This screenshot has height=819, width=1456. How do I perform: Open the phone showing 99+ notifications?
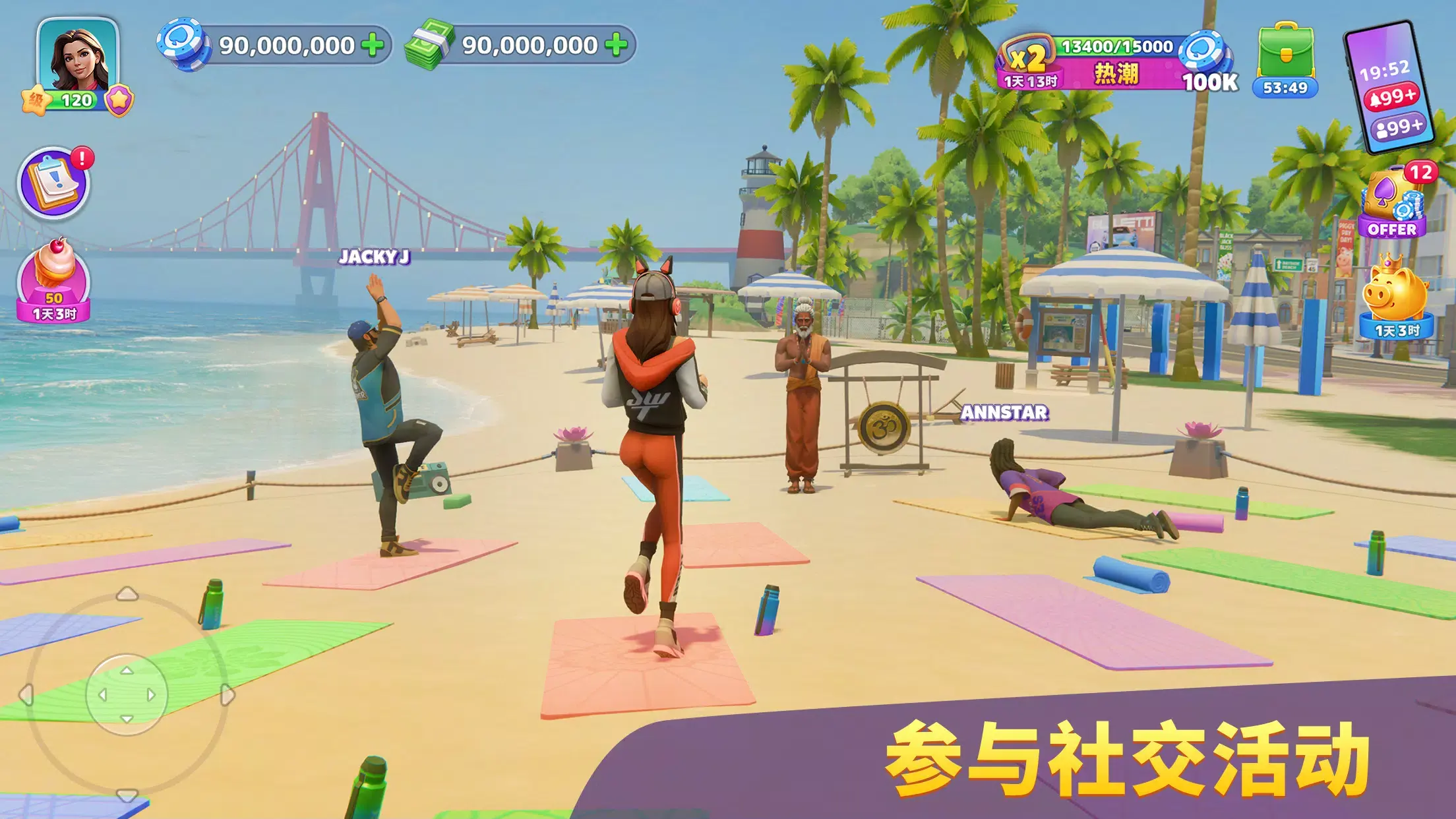coord(1391,86)
